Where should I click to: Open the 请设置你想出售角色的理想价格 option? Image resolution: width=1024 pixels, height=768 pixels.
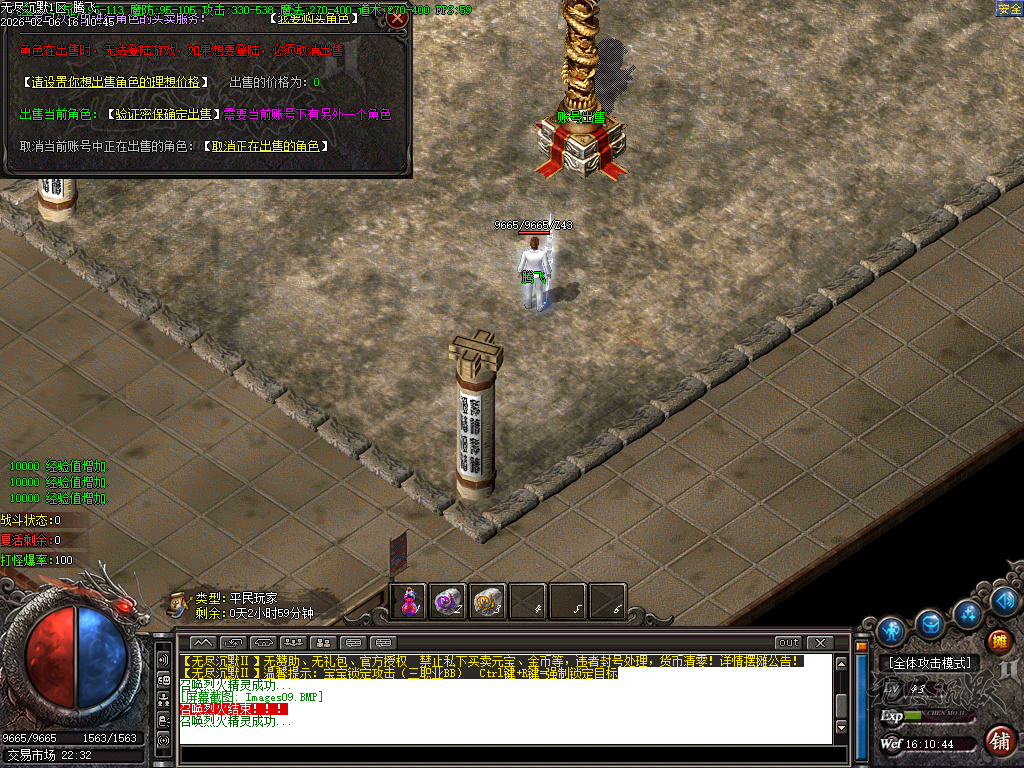point(115,82)
